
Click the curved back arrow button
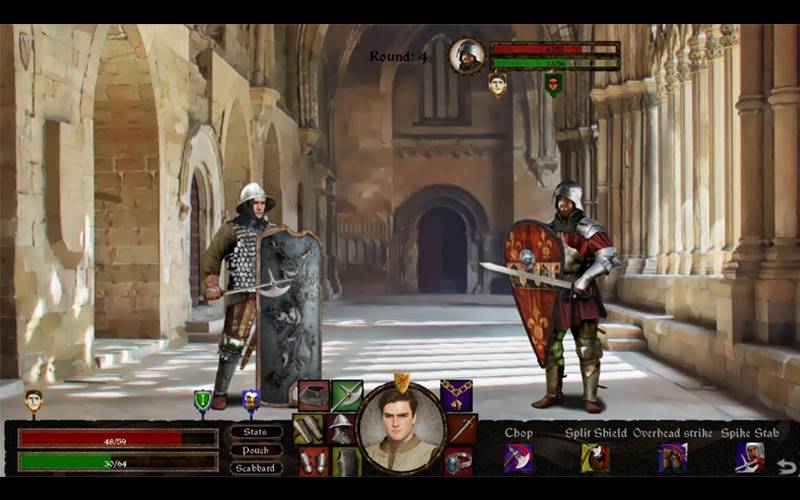click(787, 466)
